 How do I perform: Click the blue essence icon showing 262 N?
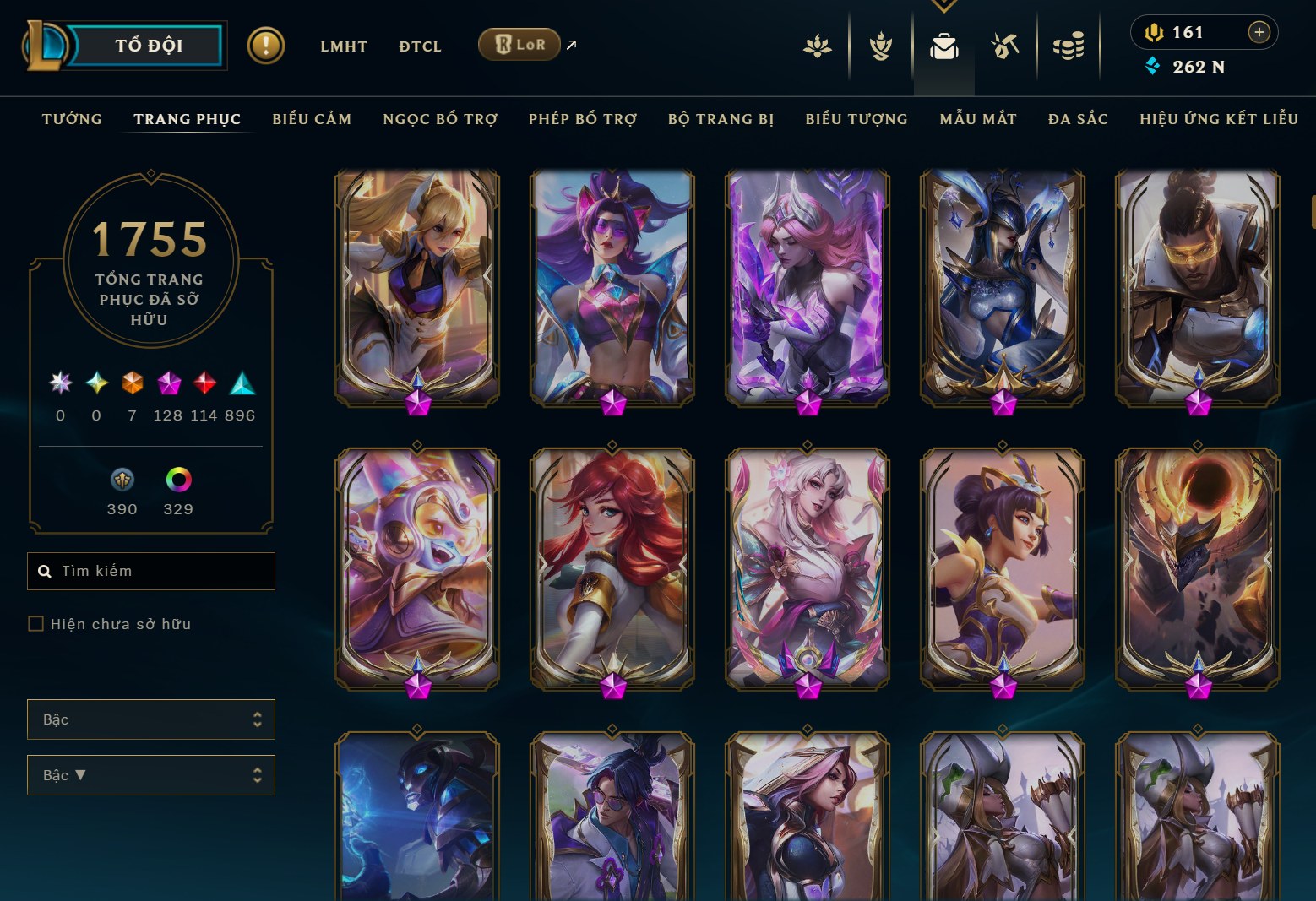pos(1153,66)
